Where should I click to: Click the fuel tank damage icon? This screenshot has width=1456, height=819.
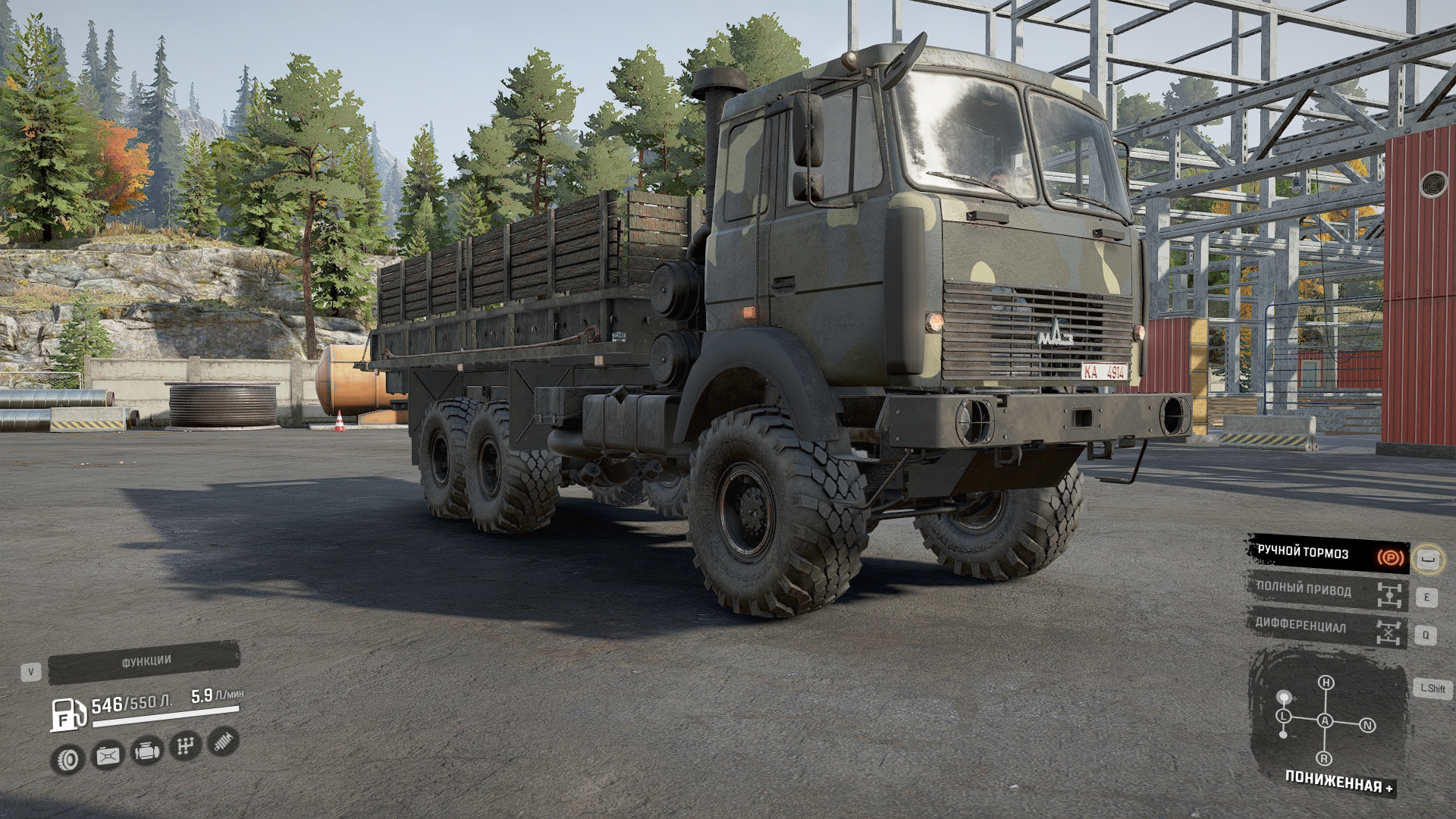107,755
